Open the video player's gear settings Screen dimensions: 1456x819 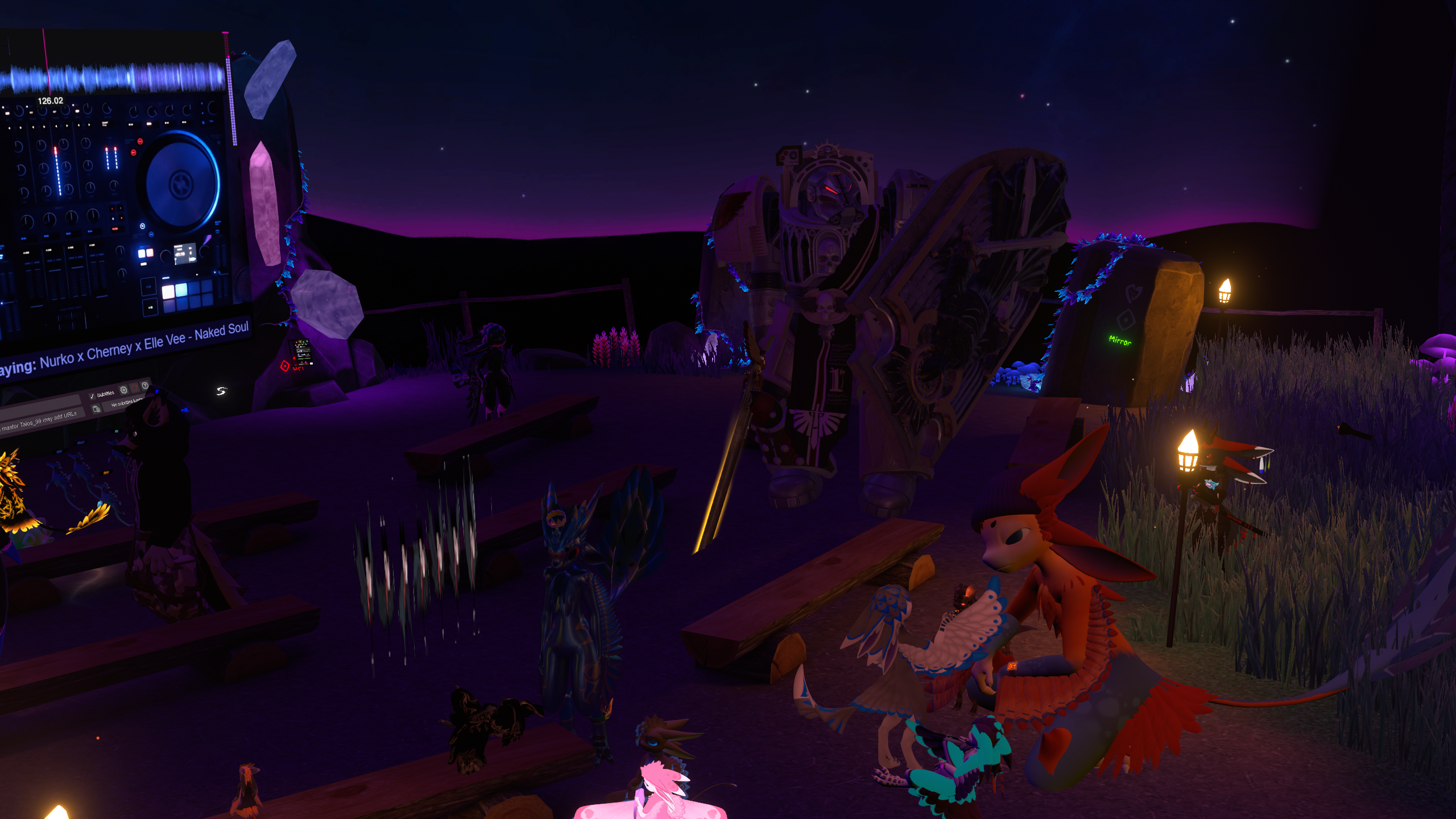tap(123, 390)
